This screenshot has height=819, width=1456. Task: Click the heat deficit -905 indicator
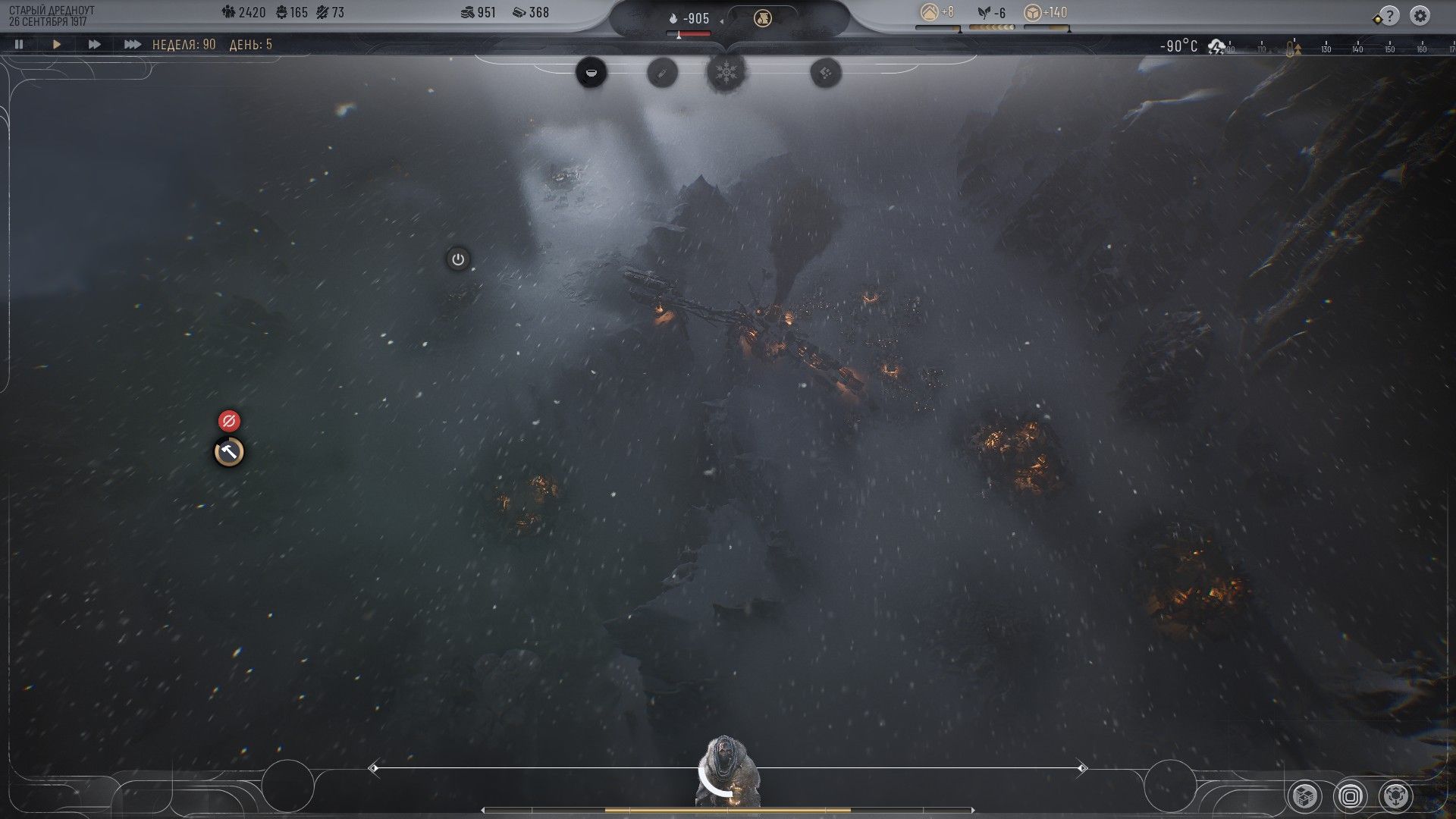[x=689, y=19]
